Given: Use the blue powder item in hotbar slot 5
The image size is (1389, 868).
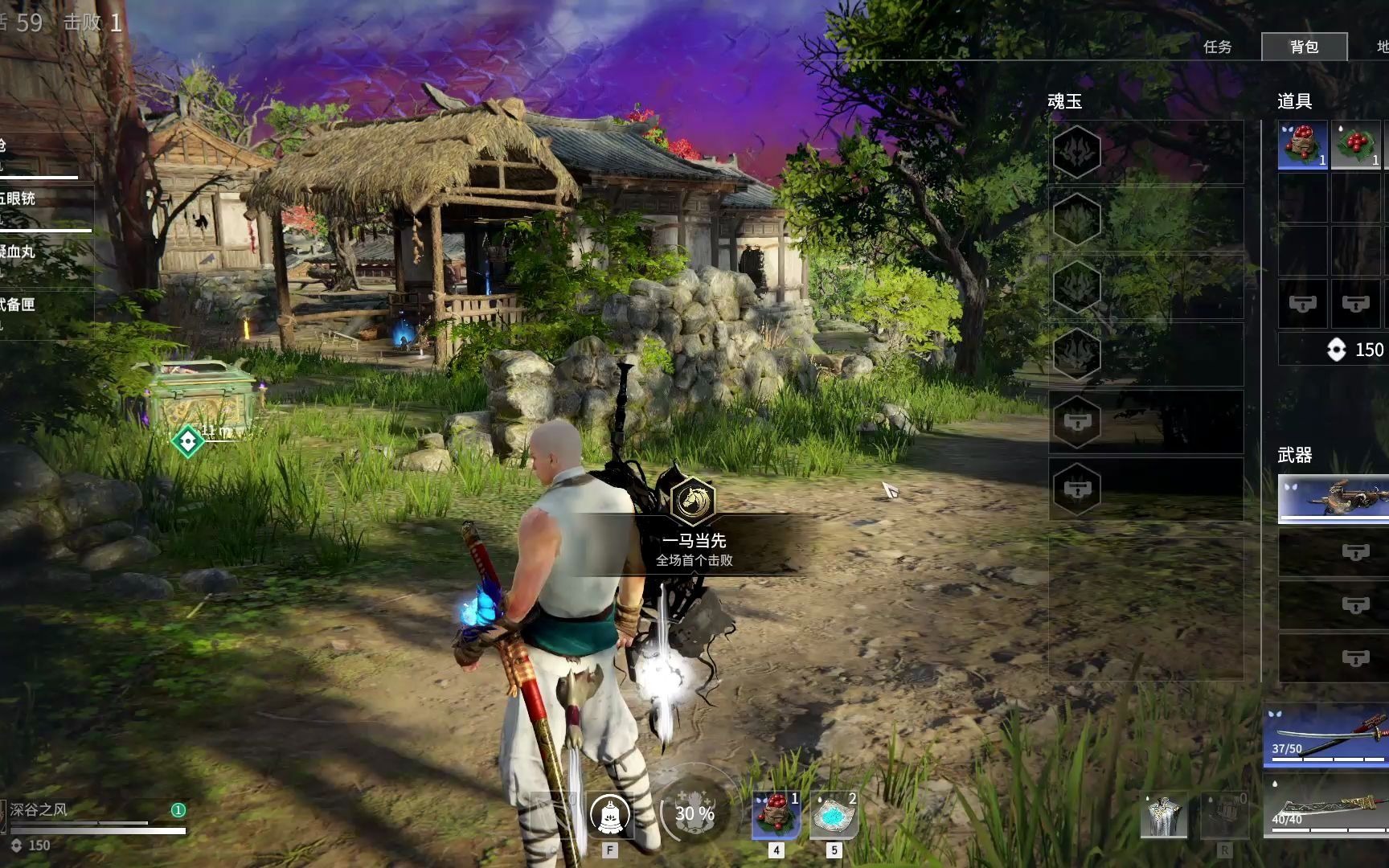Looking at the screenshot, I should tap(834, 814).
